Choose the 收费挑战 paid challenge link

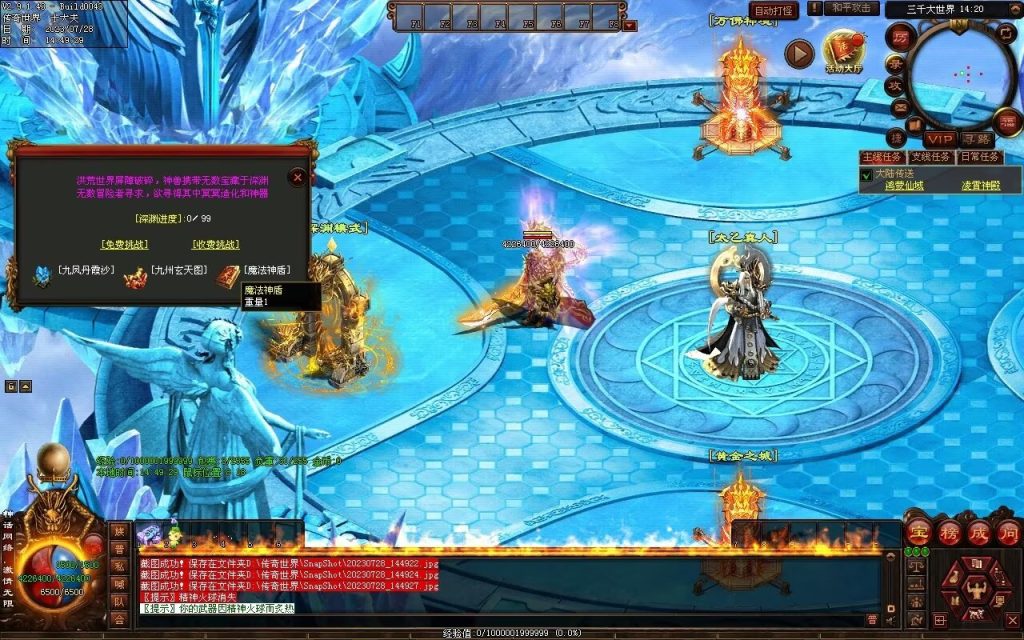click(x=215, y=244)
